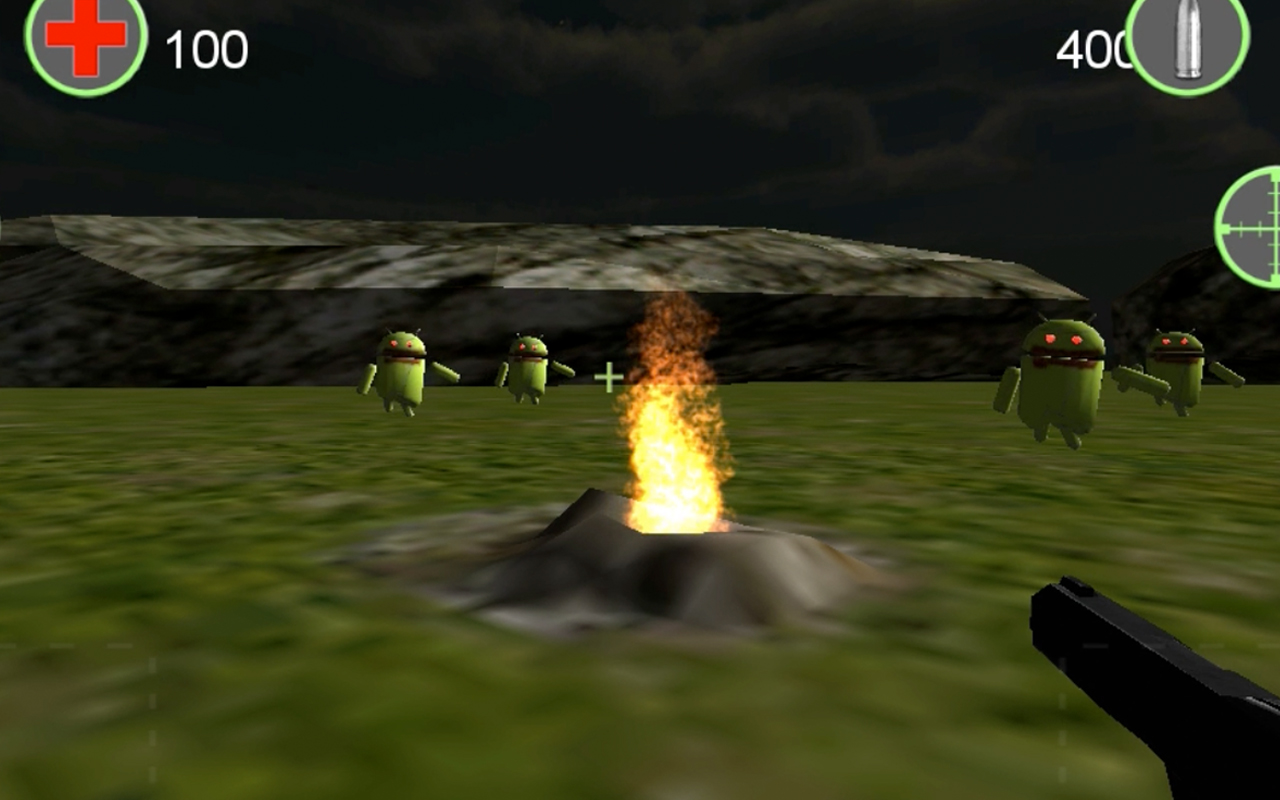Click the green crosshair reticle

tap(607, 378)
